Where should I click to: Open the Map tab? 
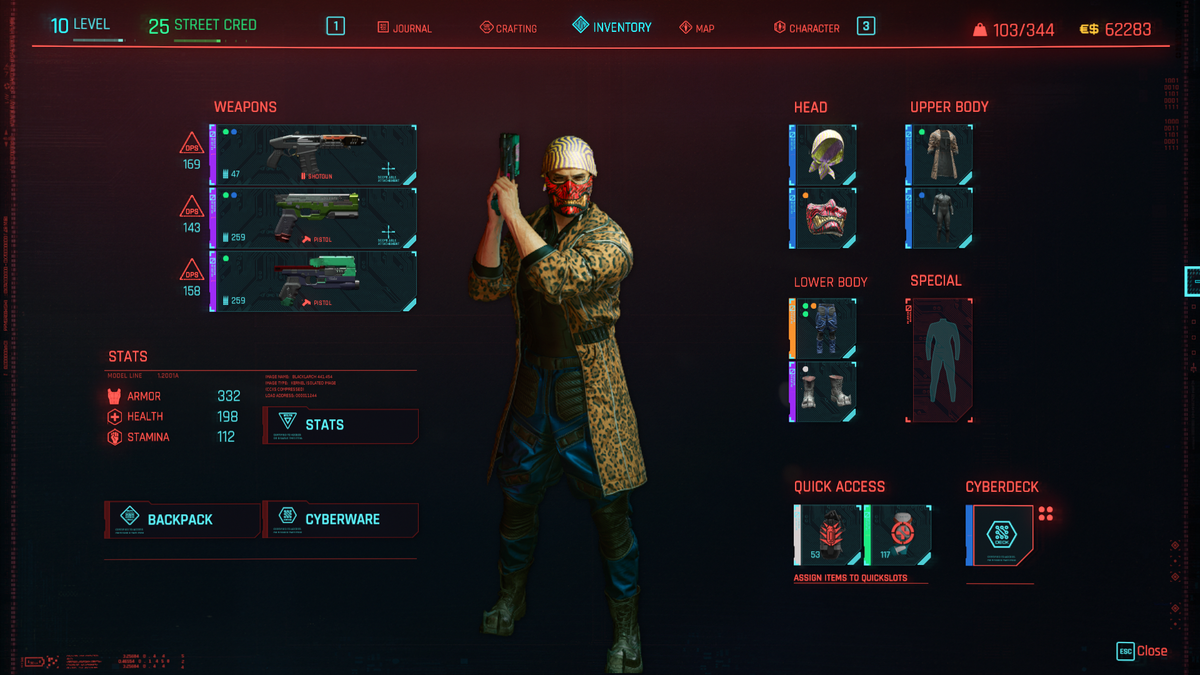697,28
